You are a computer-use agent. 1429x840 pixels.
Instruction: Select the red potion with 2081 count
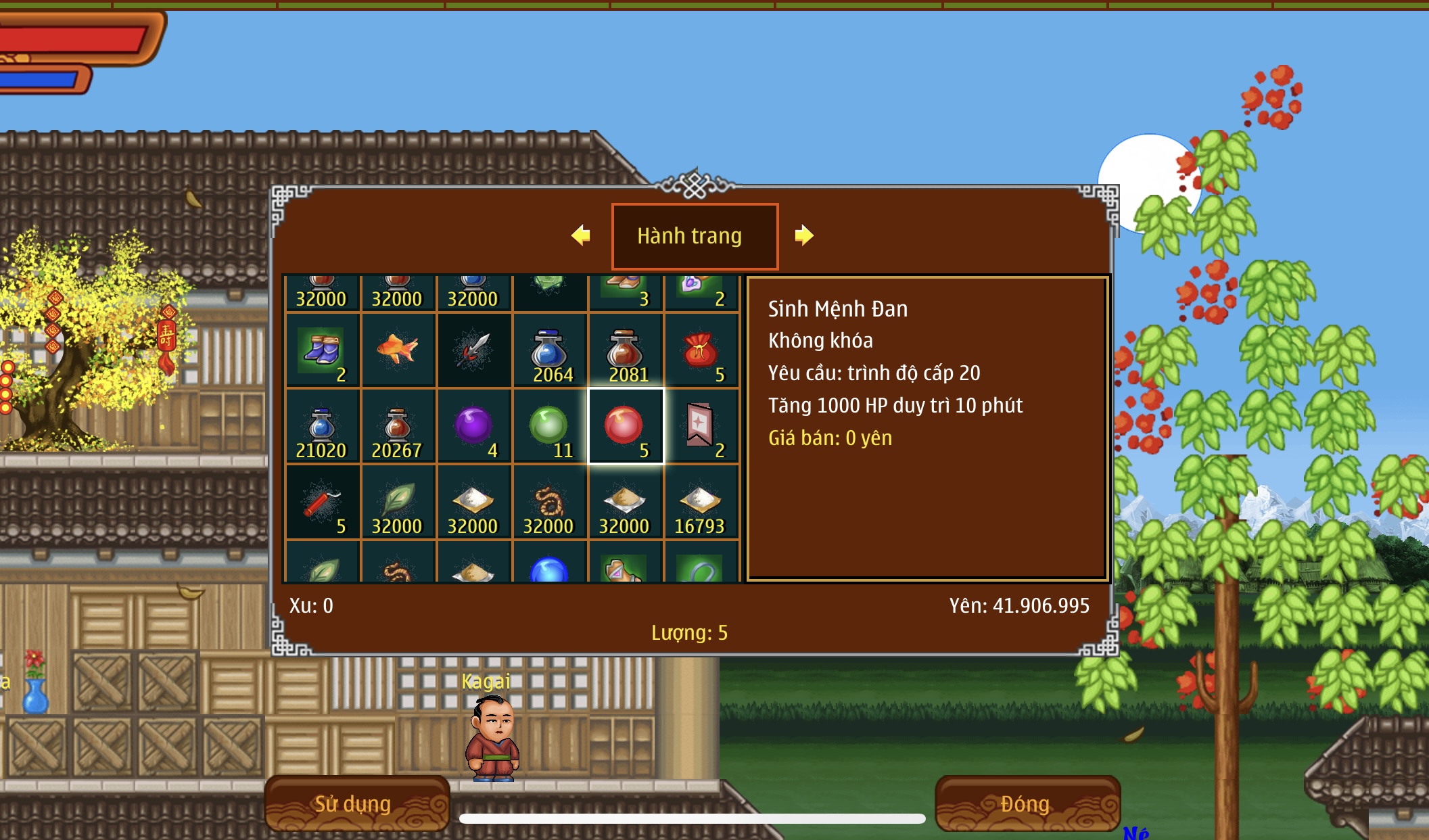click(626, 351)
